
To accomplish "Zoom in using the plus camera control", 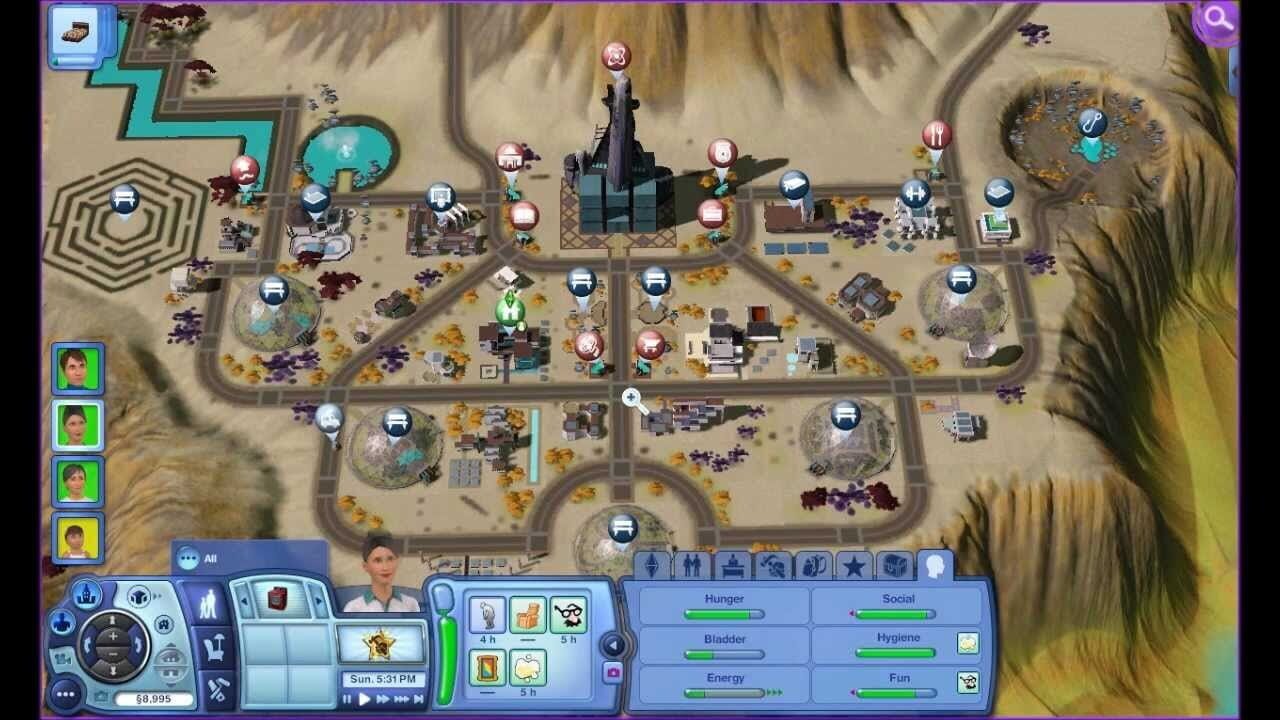I will pos(113,635).
